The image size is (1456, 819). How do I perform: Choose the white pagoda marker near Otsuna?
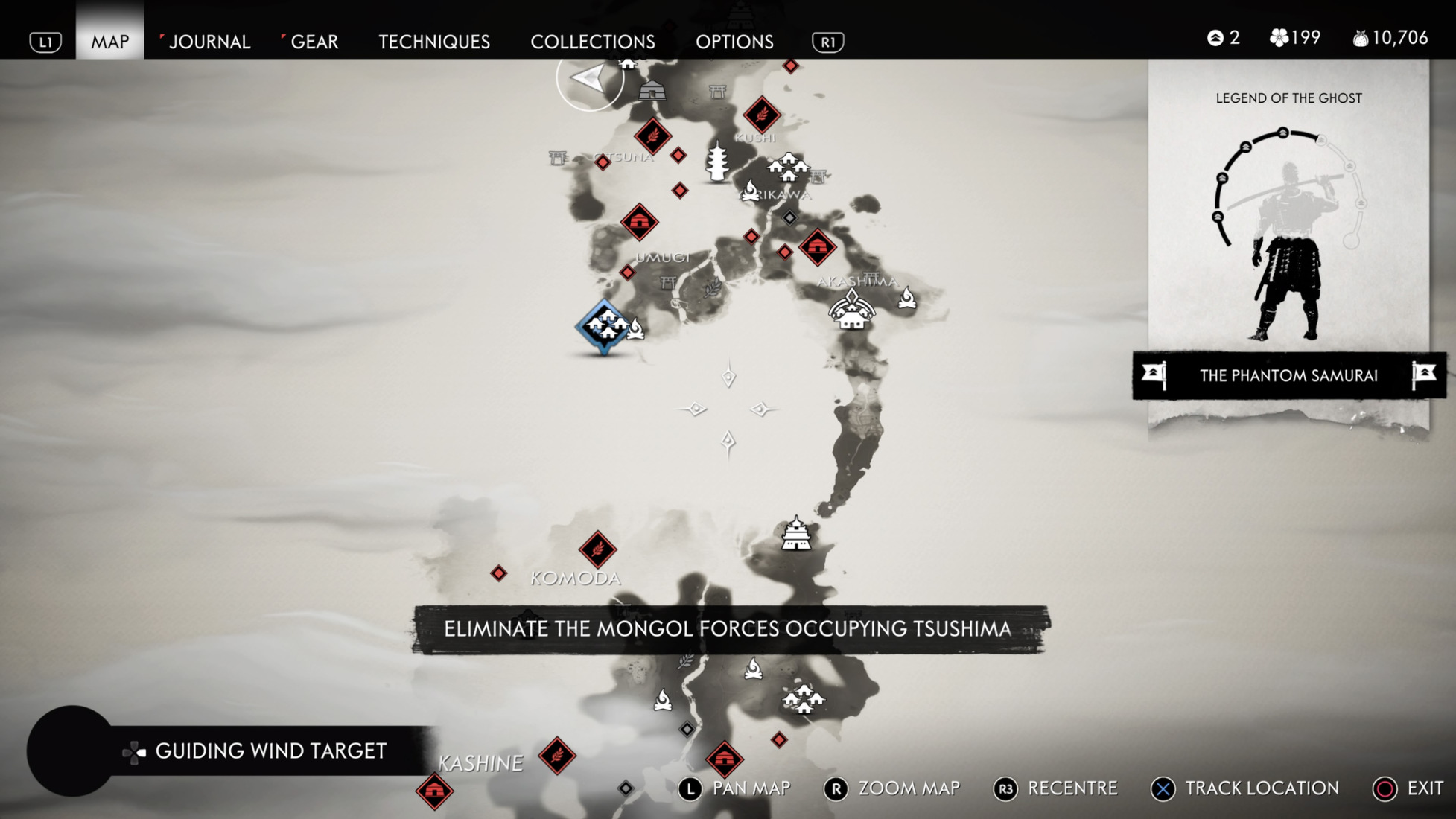pyautogui.click(x=717, y=162)
